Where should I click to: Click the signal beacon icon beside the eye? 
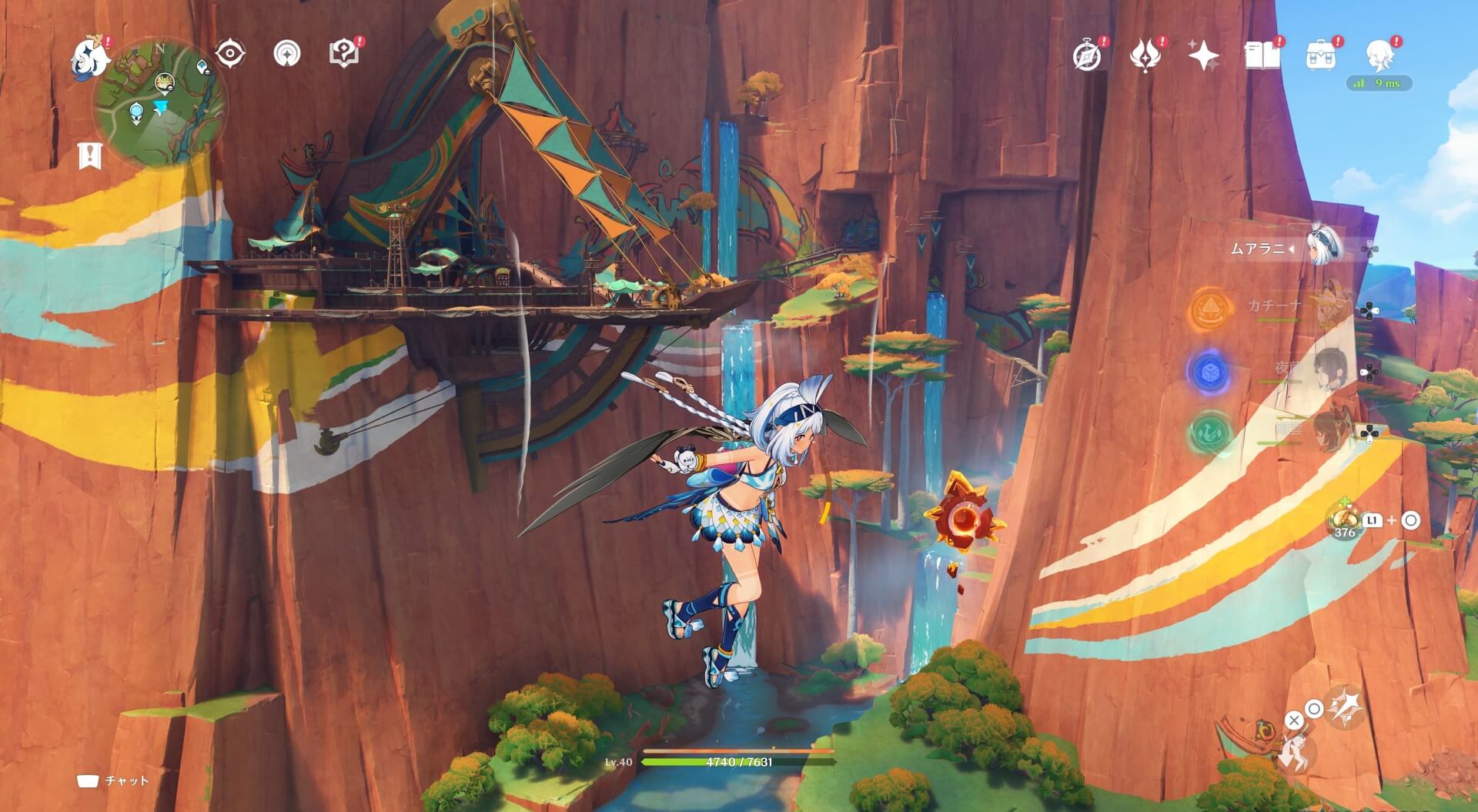click(x=287, y=54)
